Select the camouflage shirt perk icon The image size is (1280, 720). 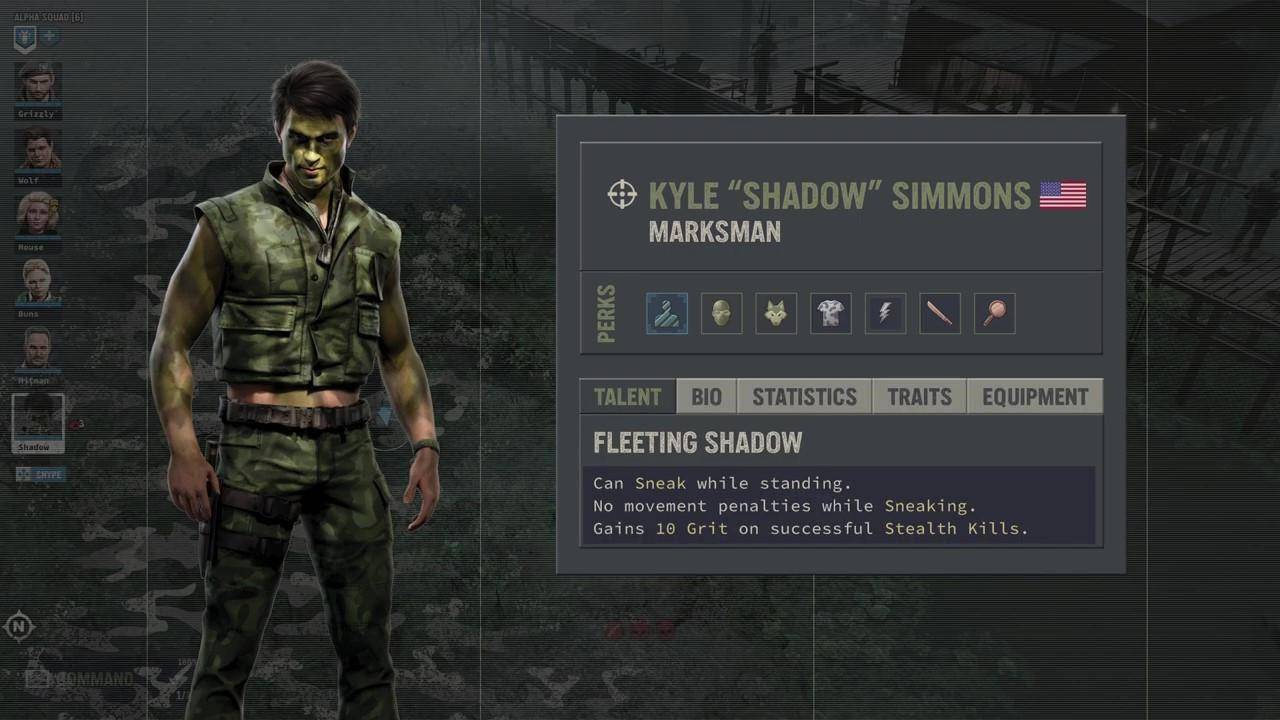point(830,314)
